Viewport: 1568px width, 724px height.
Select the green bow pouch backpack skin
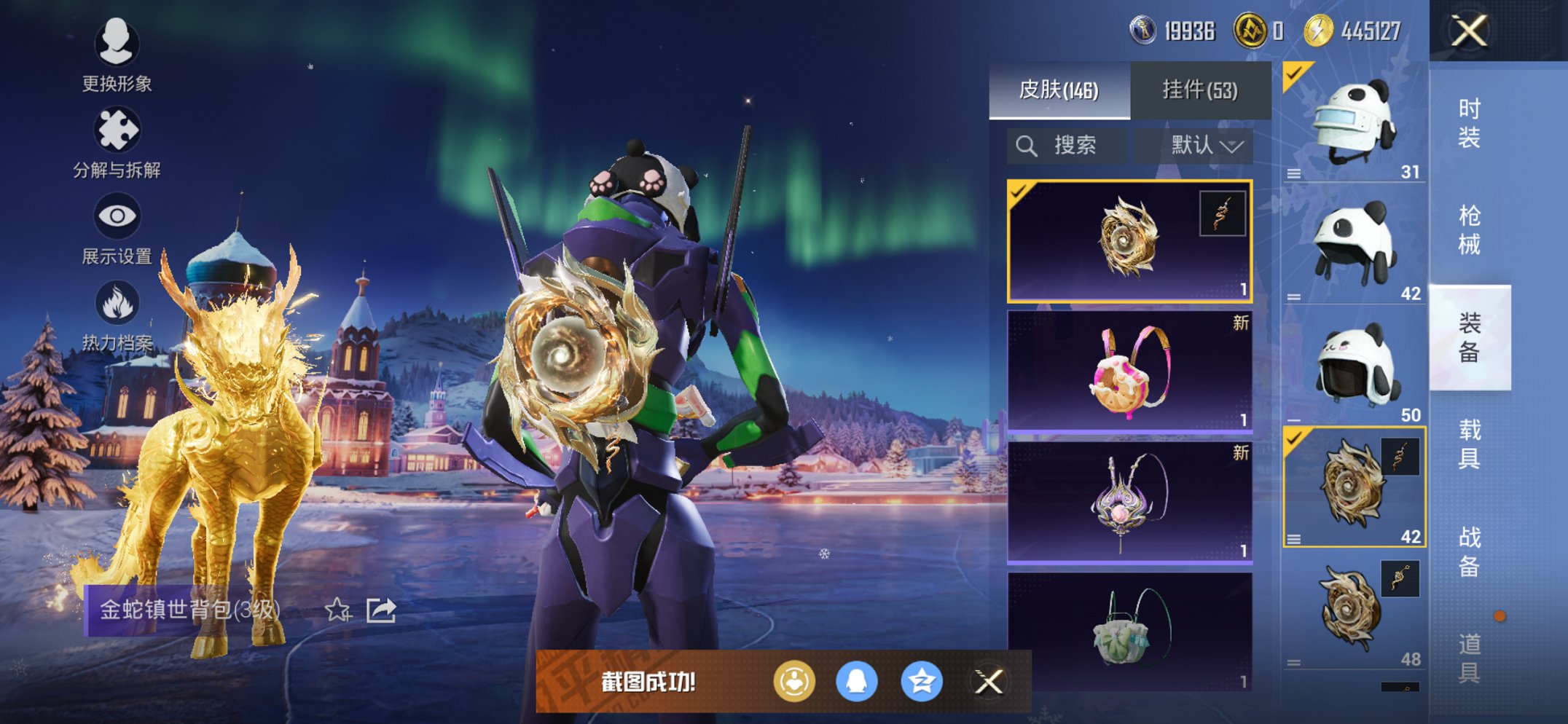[1129, 631]
